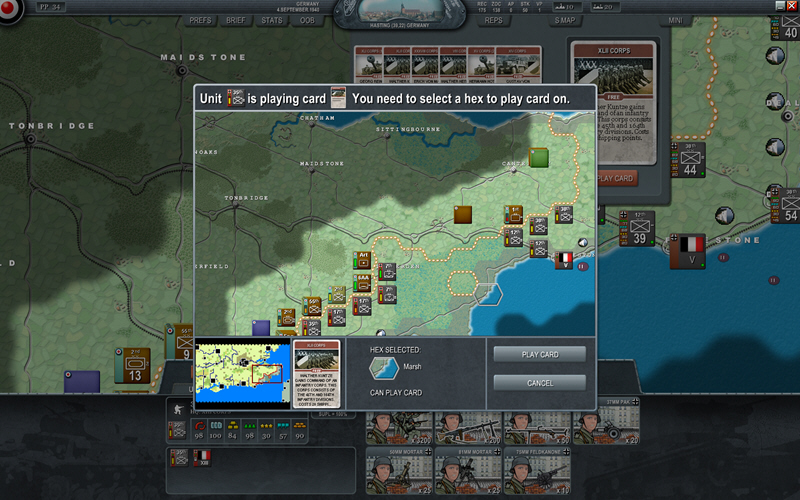Open the OOB order of battle
This screenshot has height=500, width=800.
[x=307, y=20]
